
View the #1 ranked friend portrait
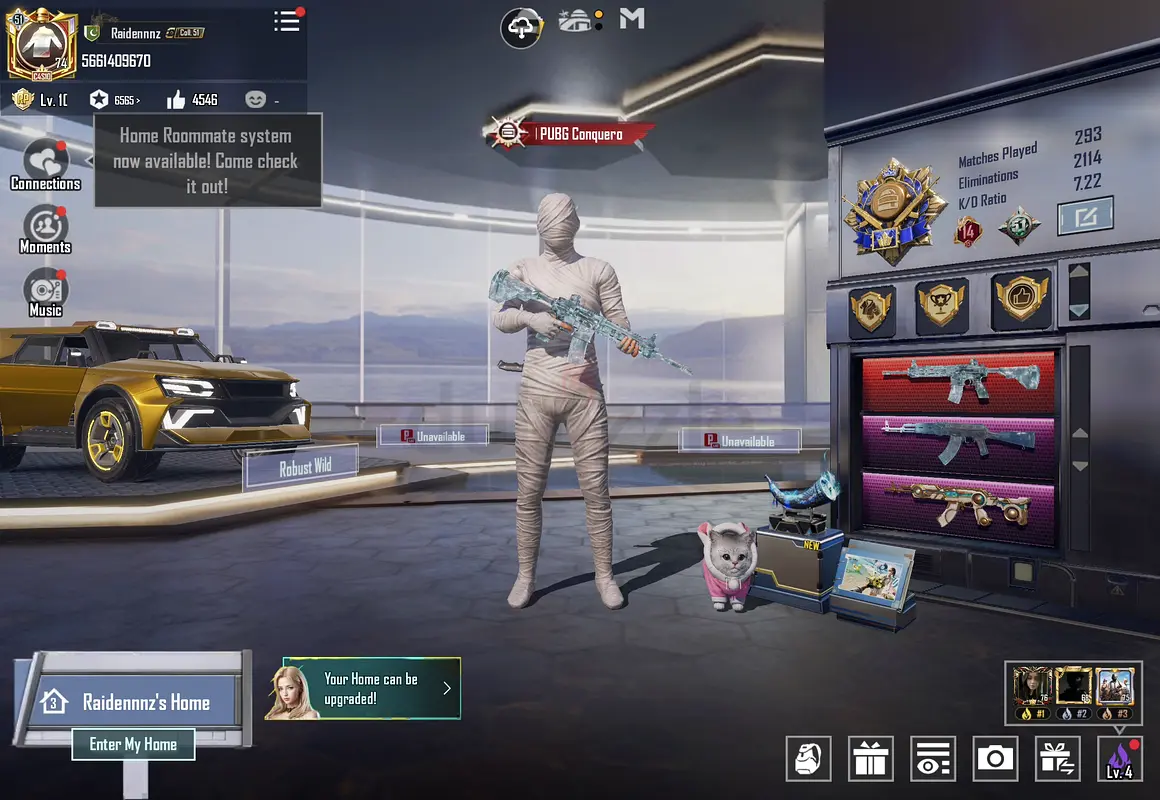[1031, 692]
